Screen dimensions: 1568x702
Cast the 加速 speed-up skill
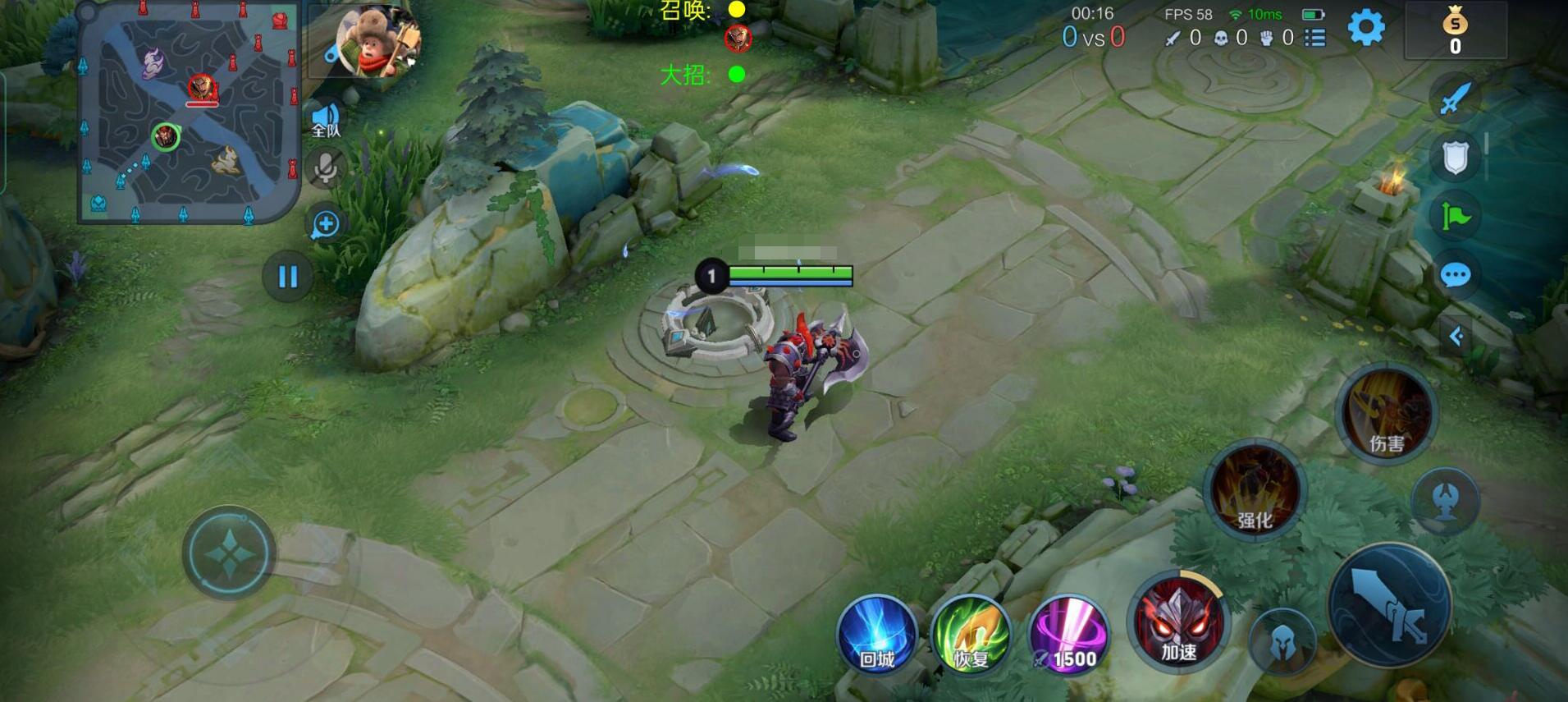(x=1178, y=623)
